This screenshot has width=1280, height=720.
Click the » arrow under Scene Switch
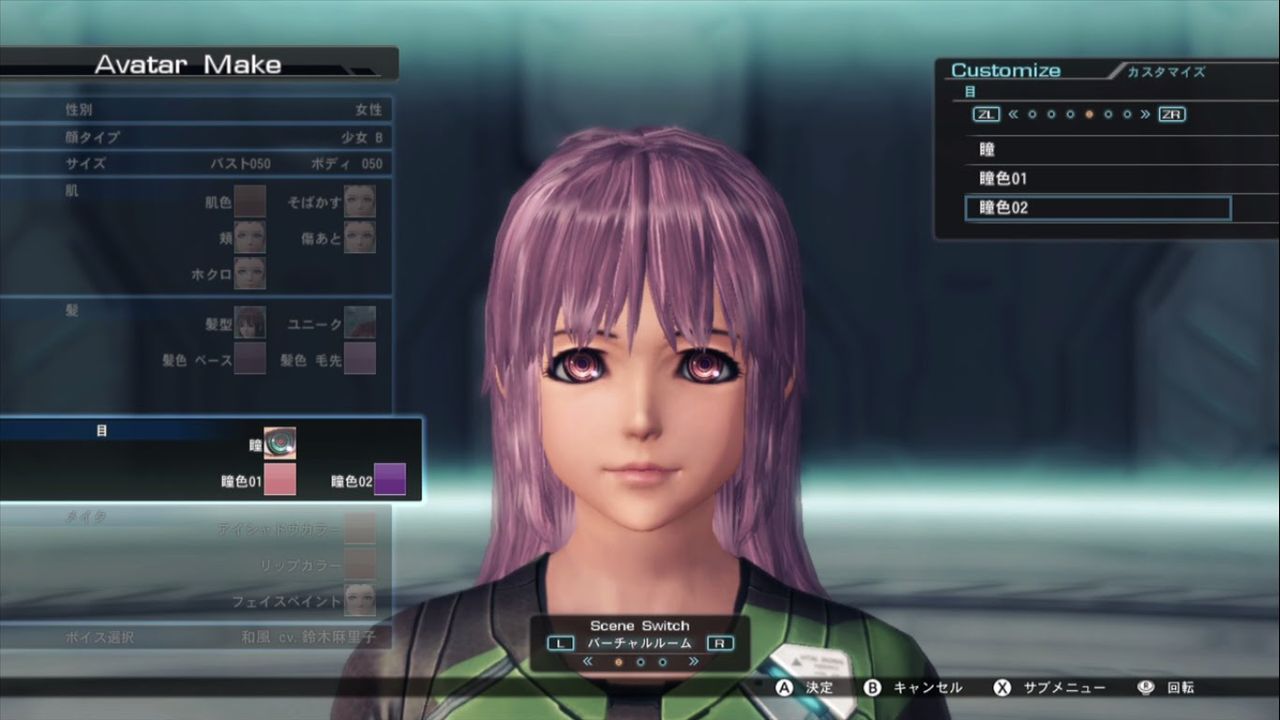coord(694,660)
